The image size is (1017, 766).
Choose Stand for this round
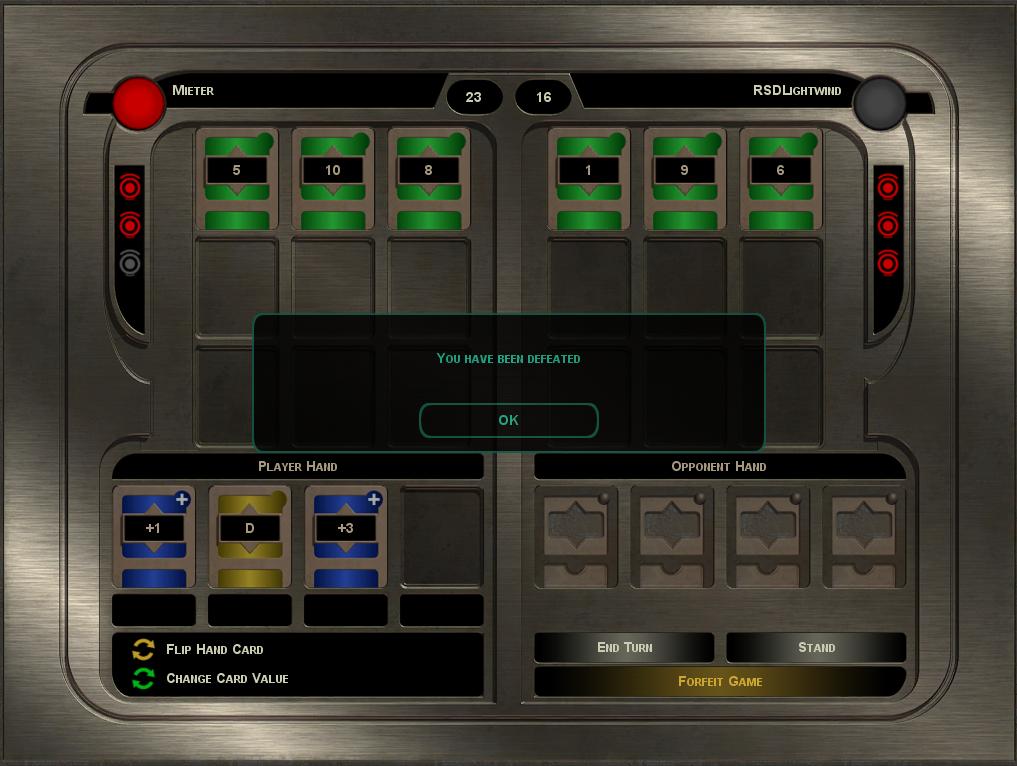pos(816,647)
